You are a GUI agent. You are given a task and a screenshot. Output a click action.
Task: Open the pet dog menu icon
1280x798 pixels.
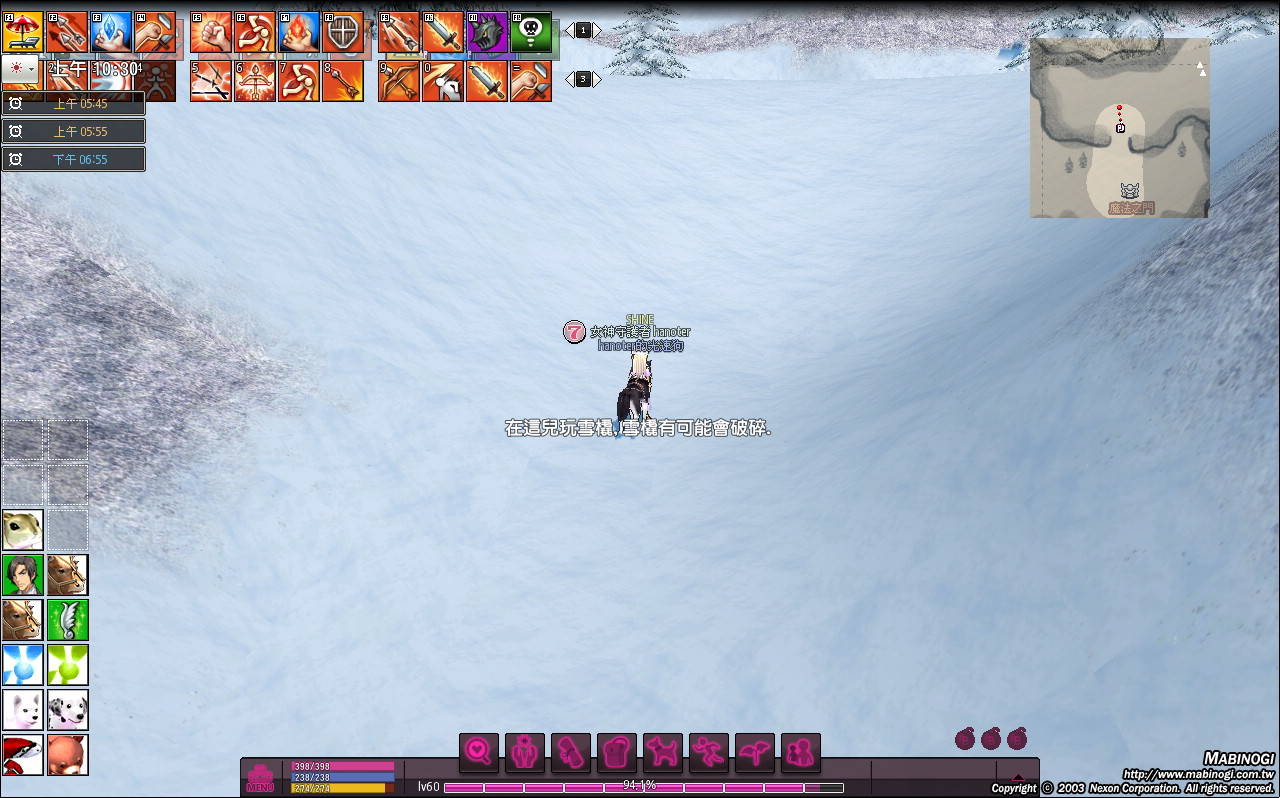pyautogui.click(x=663, y=753)
